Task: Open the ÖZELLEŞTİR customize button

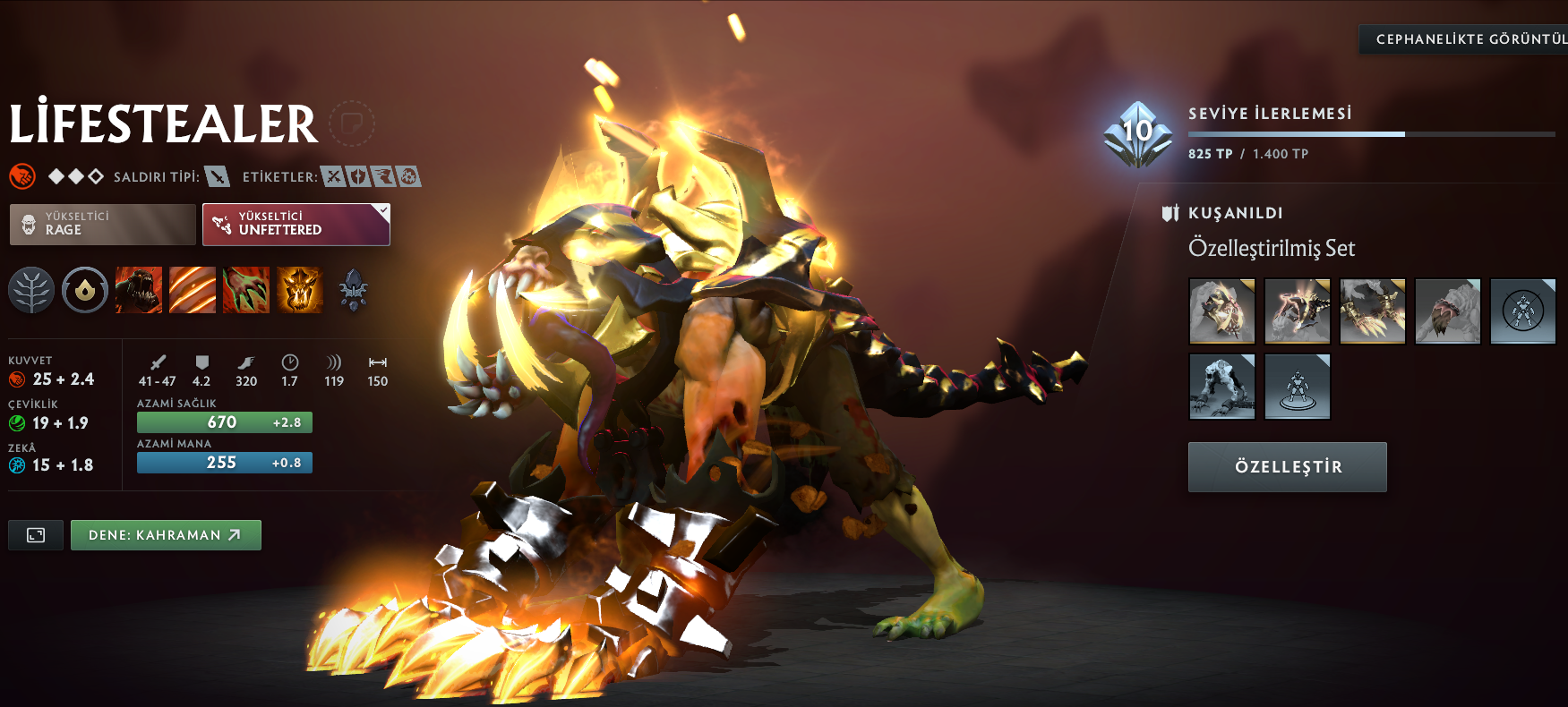Action: click(1287, 466)
